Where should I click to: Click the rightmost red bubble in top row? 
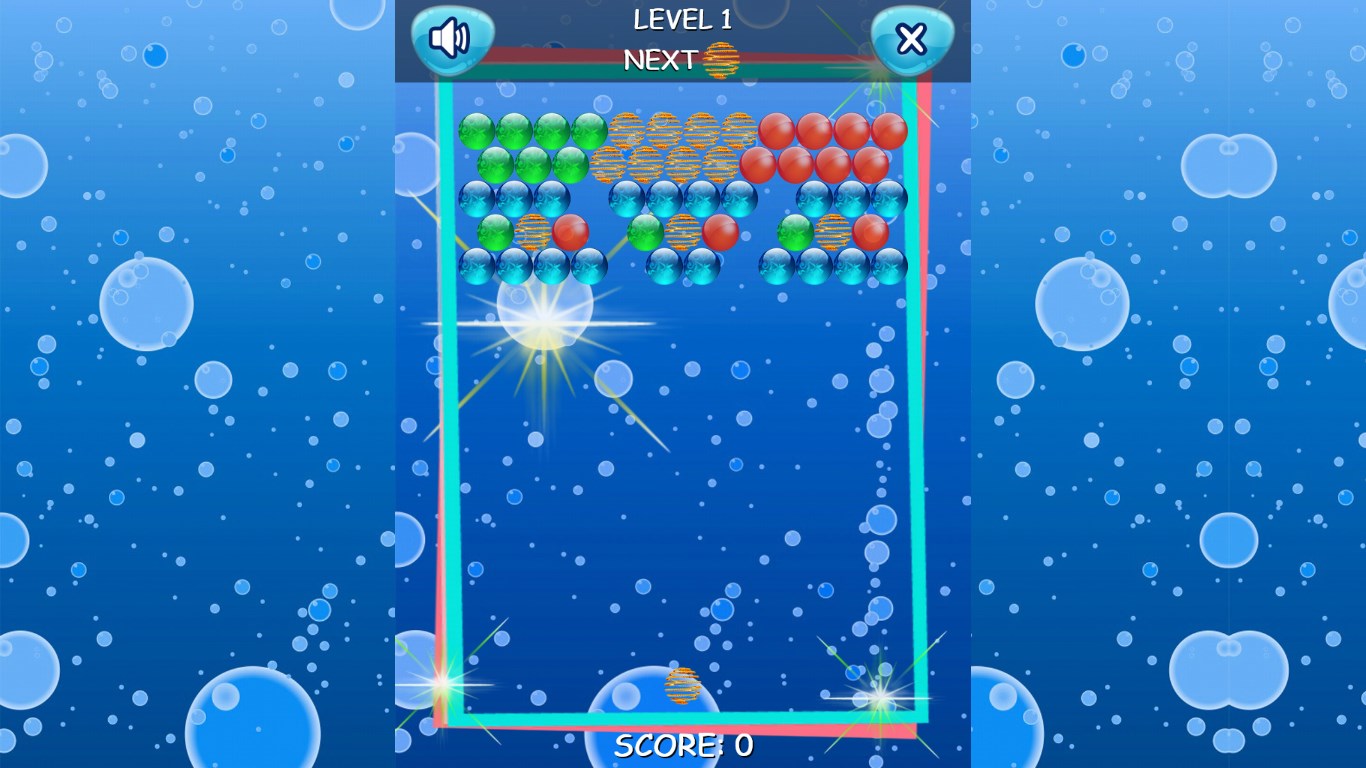point(891,131)
